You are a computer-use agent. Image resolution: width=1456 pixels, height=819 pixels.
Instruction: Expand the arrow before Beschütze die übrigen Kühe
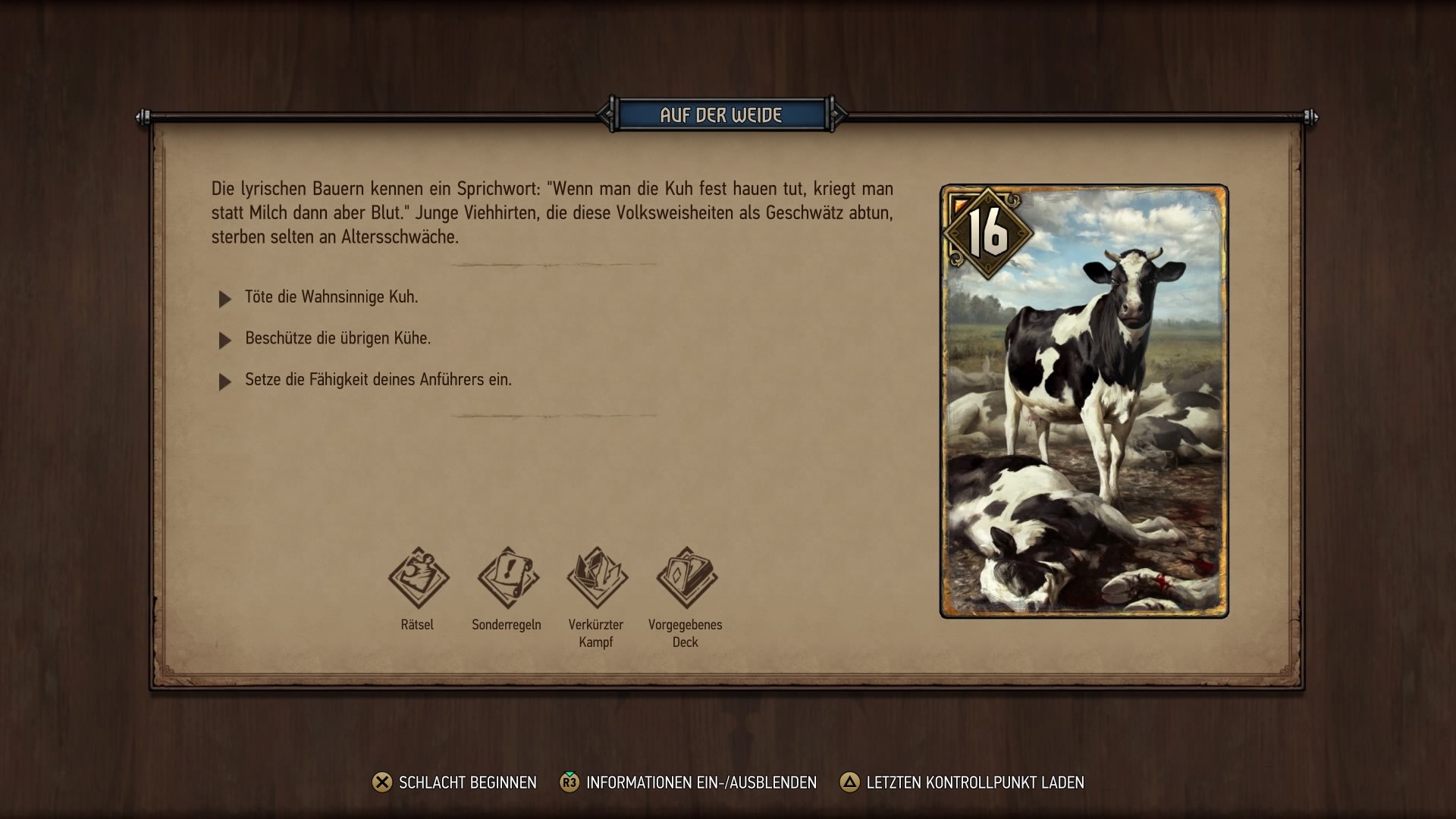224,339
